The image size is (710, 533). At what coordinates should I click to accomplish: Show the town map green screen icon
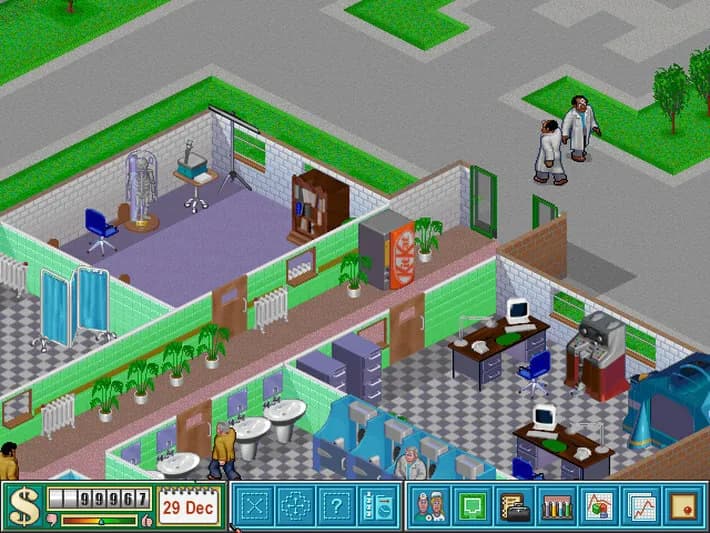(x=471, y=506)
